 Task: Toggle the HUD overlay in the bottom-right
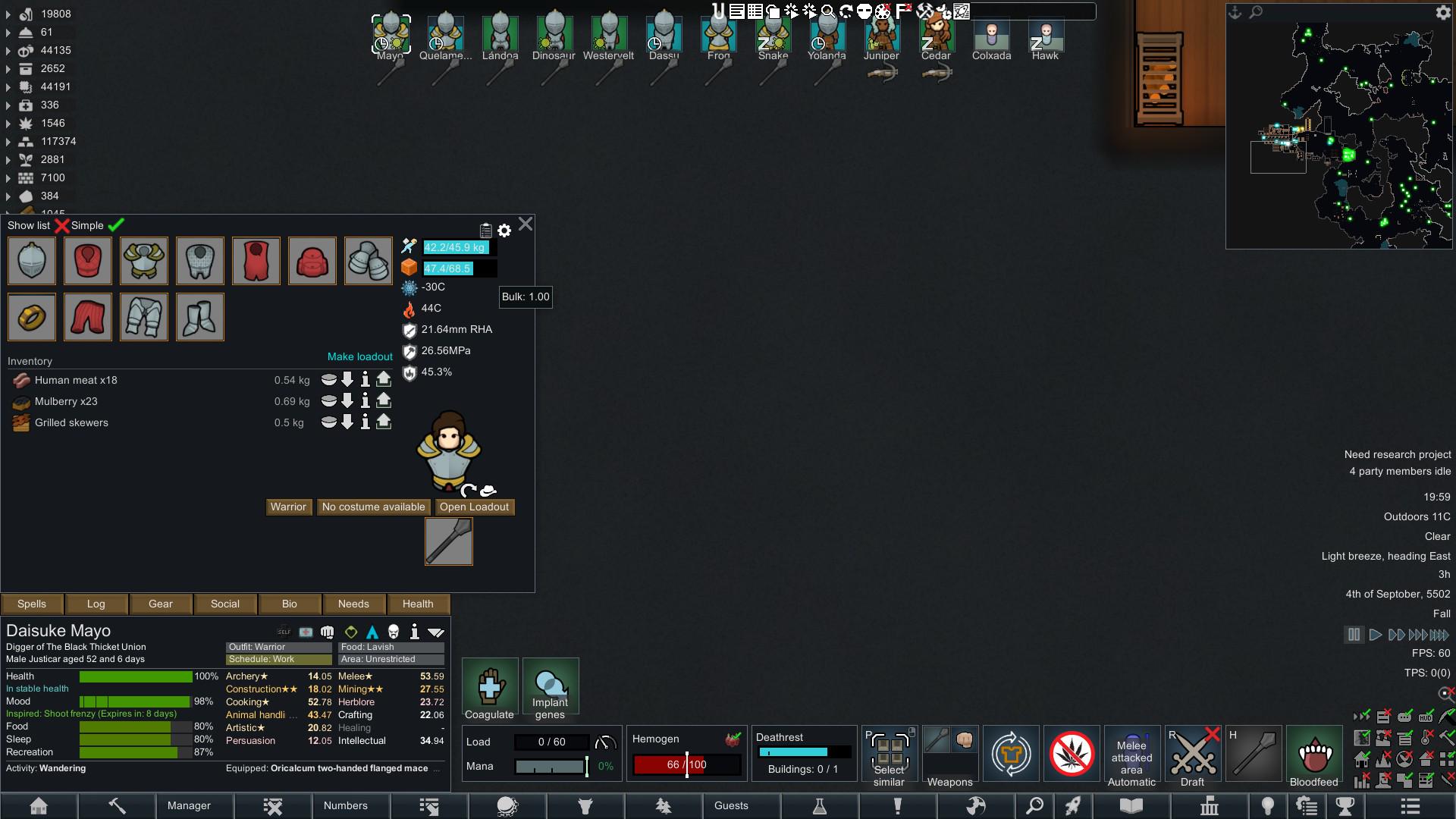point(1424,718)
